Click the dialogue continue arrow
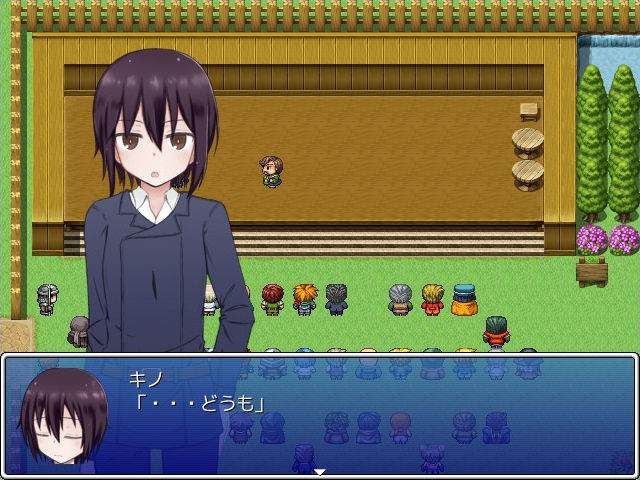 [x=320, y=471]
